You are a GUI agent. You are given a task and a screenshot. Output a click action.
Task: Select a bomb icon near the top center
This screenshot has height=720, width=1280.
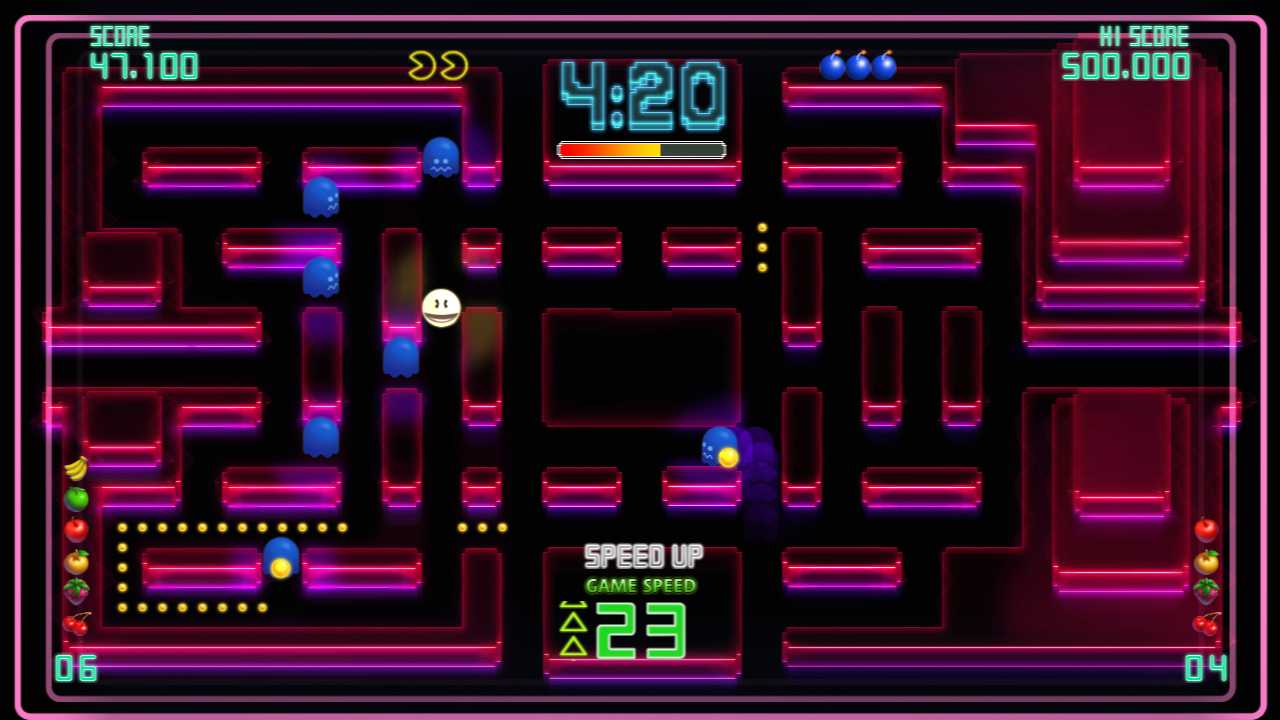coord(858,66)
